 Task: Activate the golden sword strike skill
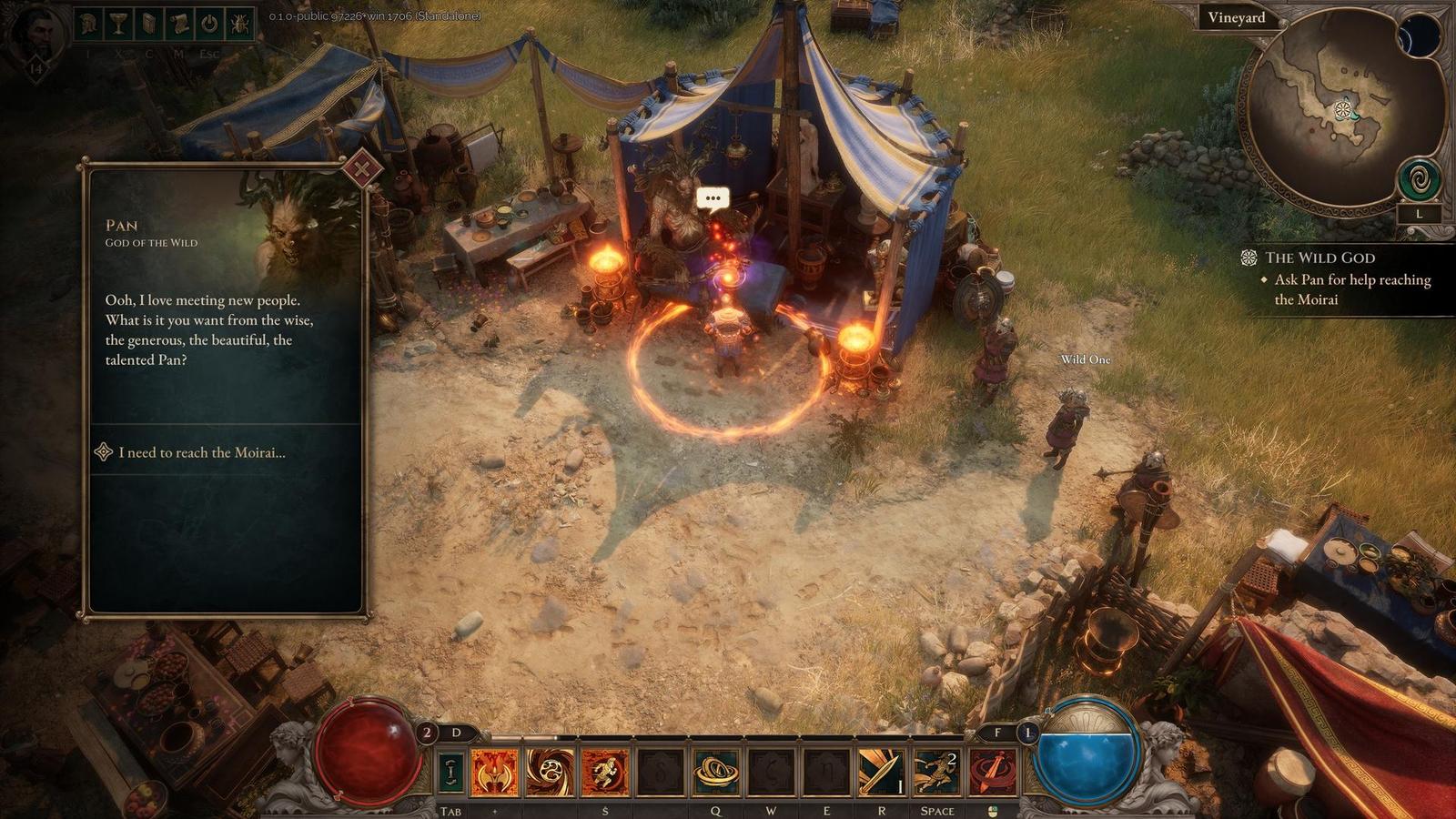click(881, 772)
